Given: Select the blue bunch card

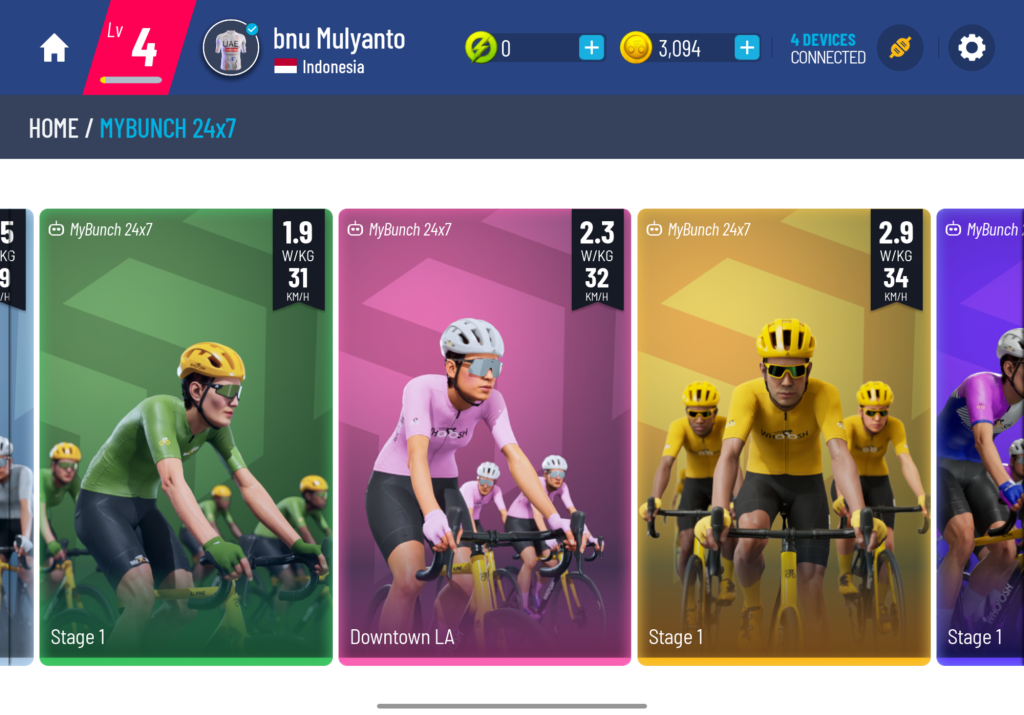Looking at the screenshot, I should 15,437.
